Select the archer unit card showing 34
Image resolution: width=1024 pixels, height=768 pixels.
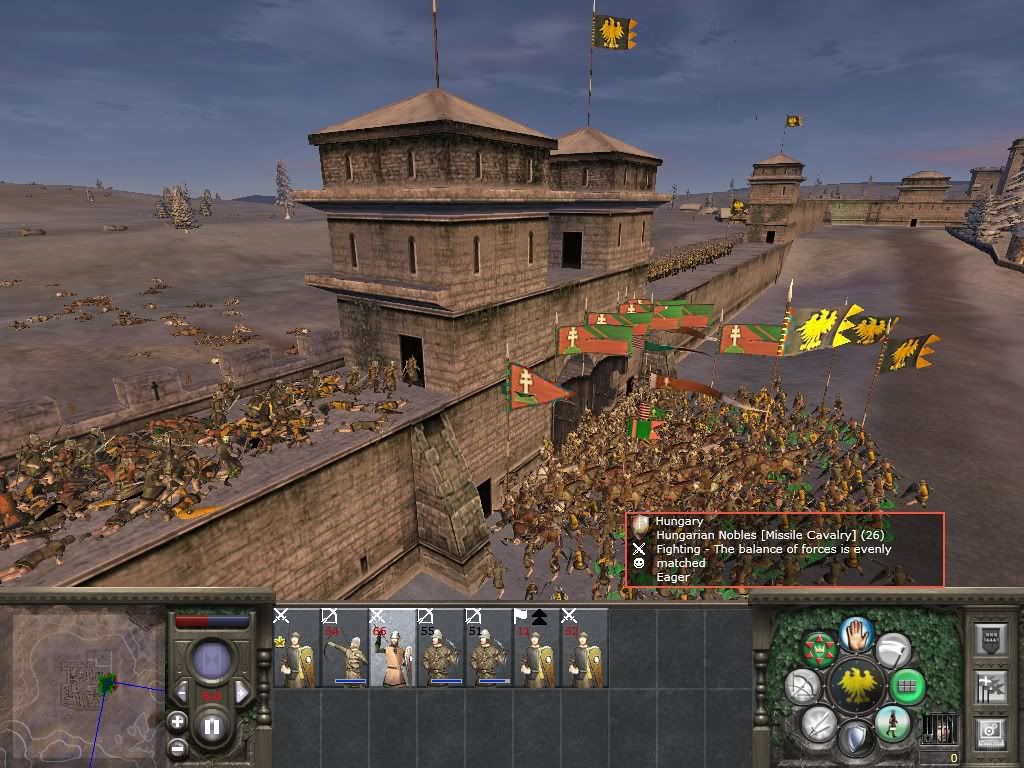click(344, 648)
